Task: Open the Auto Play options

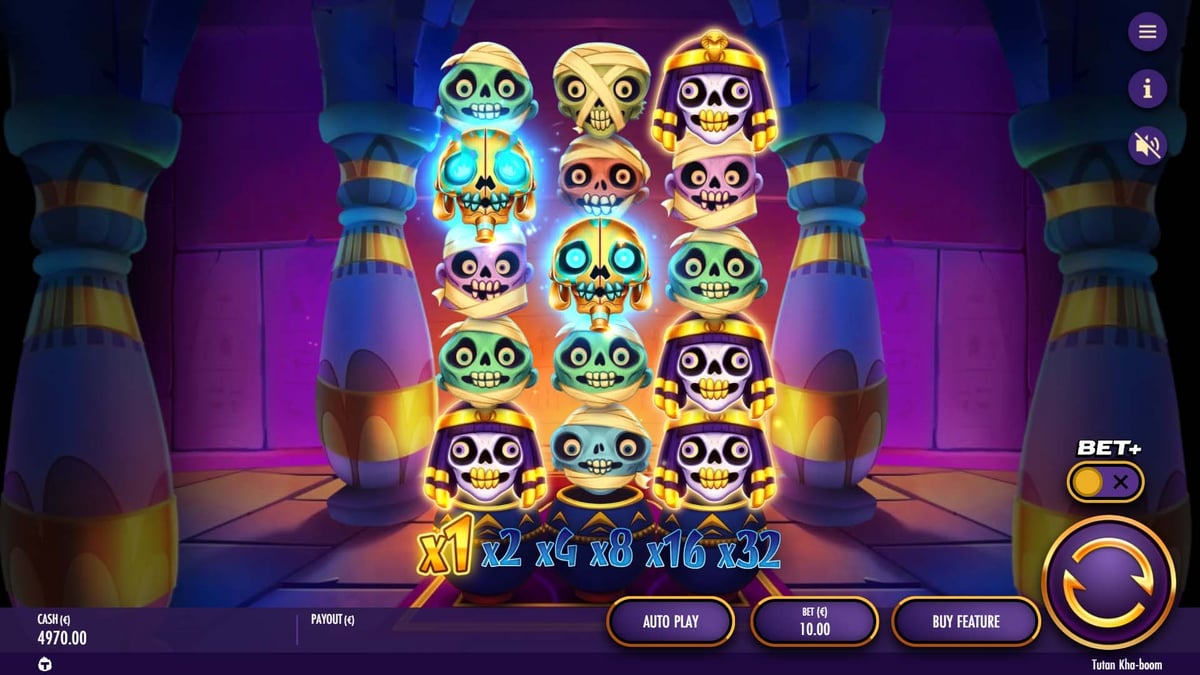Action: [670, 622]
